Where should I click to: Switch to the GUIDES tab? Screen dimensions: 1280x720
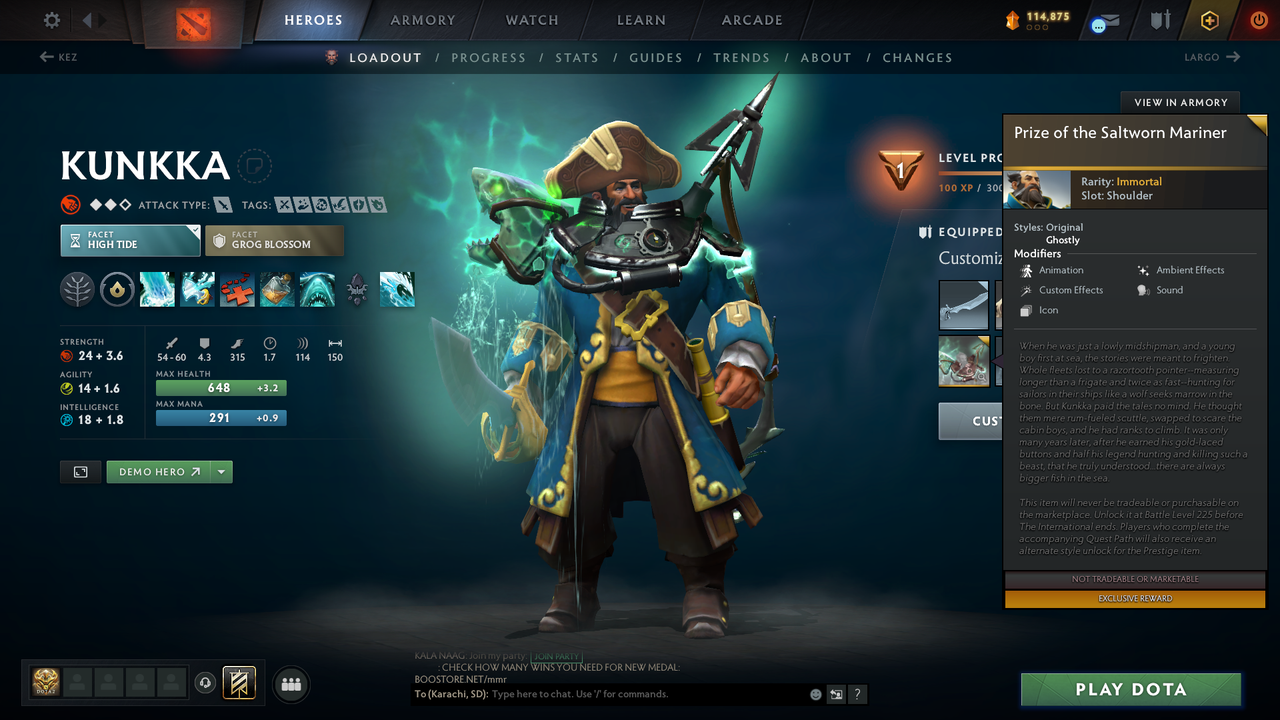click(x=656, y=57)
